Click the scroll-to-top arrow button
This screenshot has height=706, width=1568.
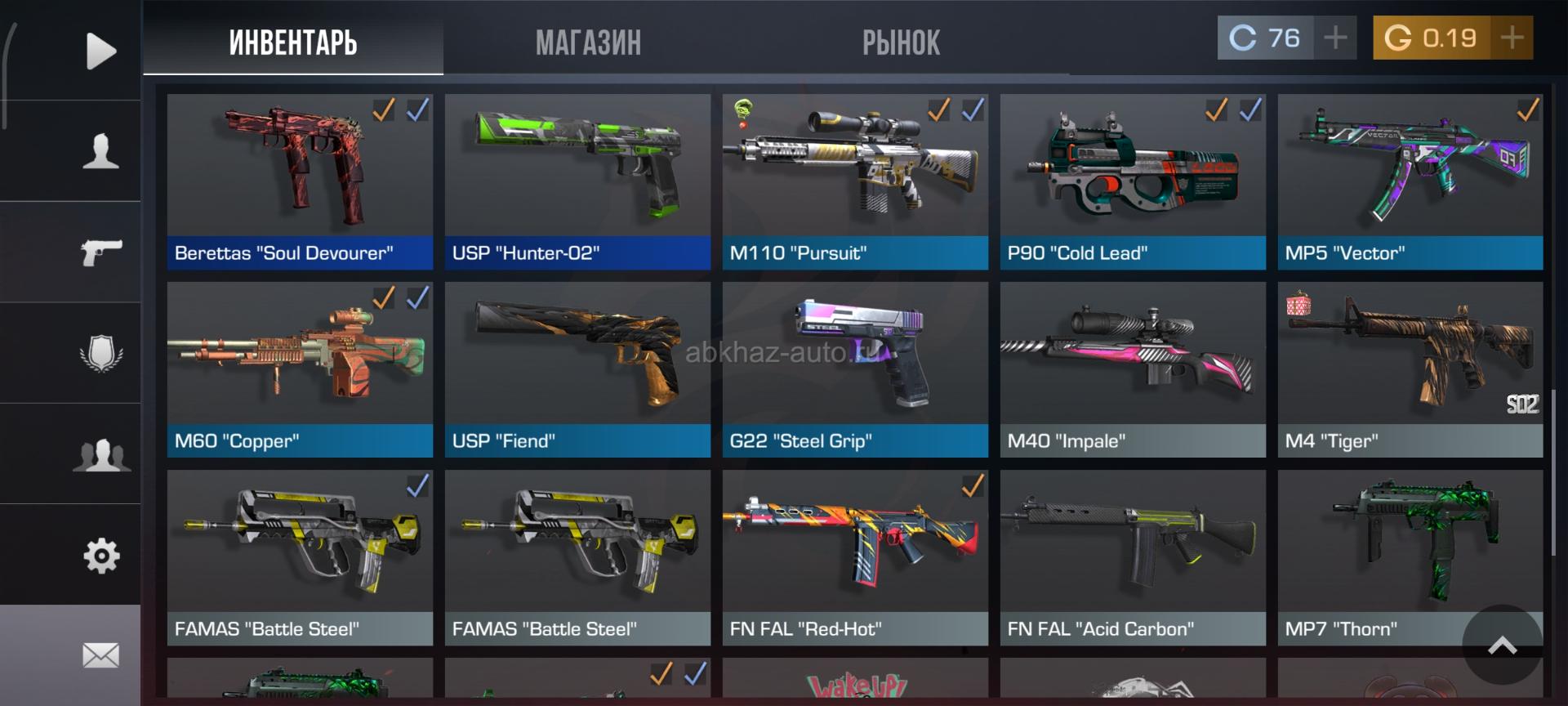click(1502, 646)
